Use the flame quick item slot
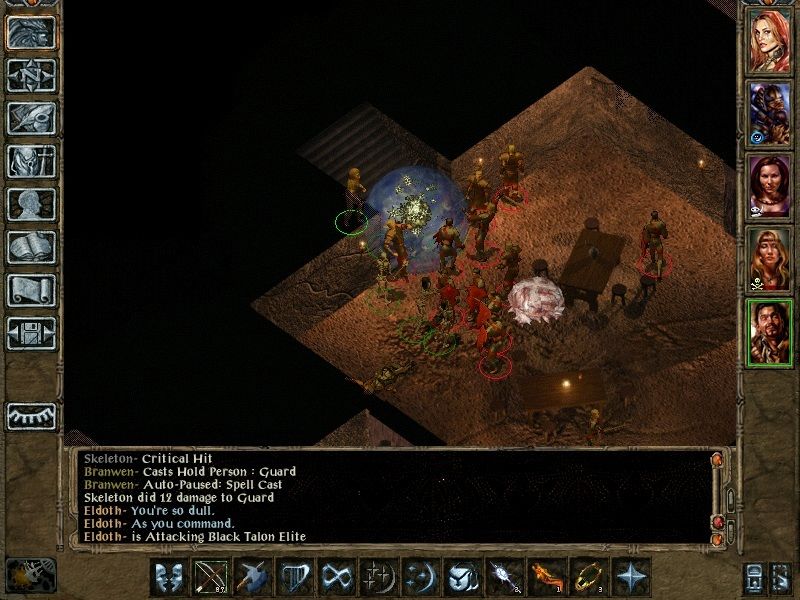This screenshot has width=800, height=600. (x=544, y=578)
